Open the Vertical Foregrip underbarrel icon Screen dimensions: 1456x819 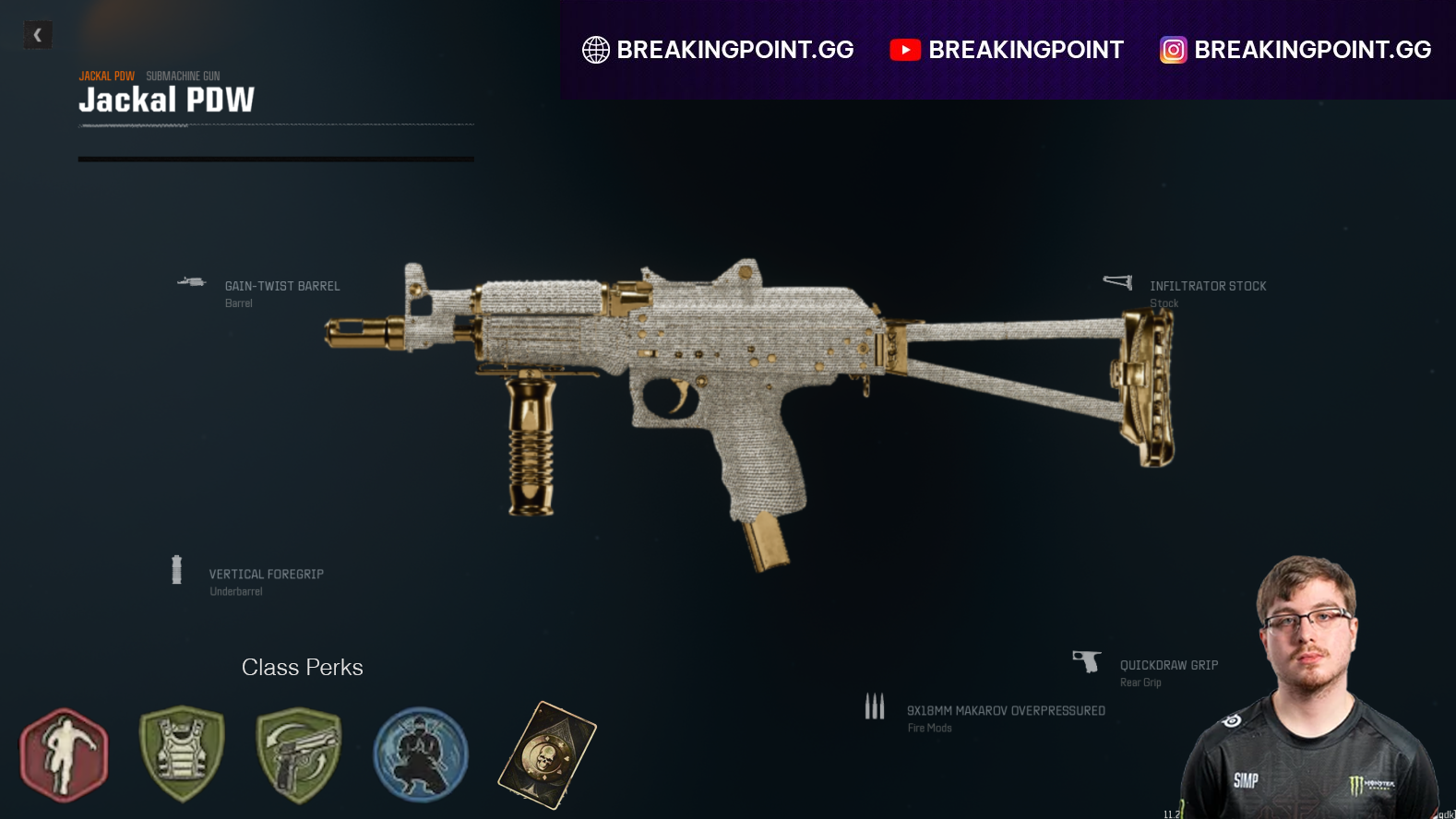click(x=176, y=569)
